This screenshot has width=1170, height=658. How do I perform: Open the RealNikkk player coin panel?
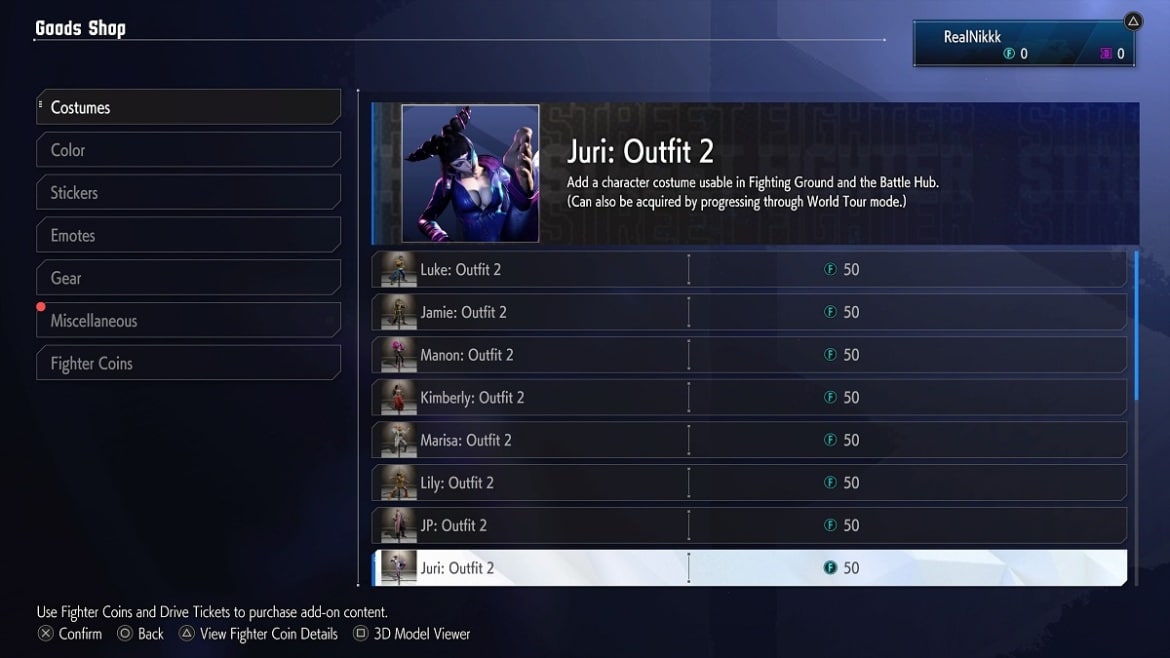pyautogui.click(x=1026, y=45)
